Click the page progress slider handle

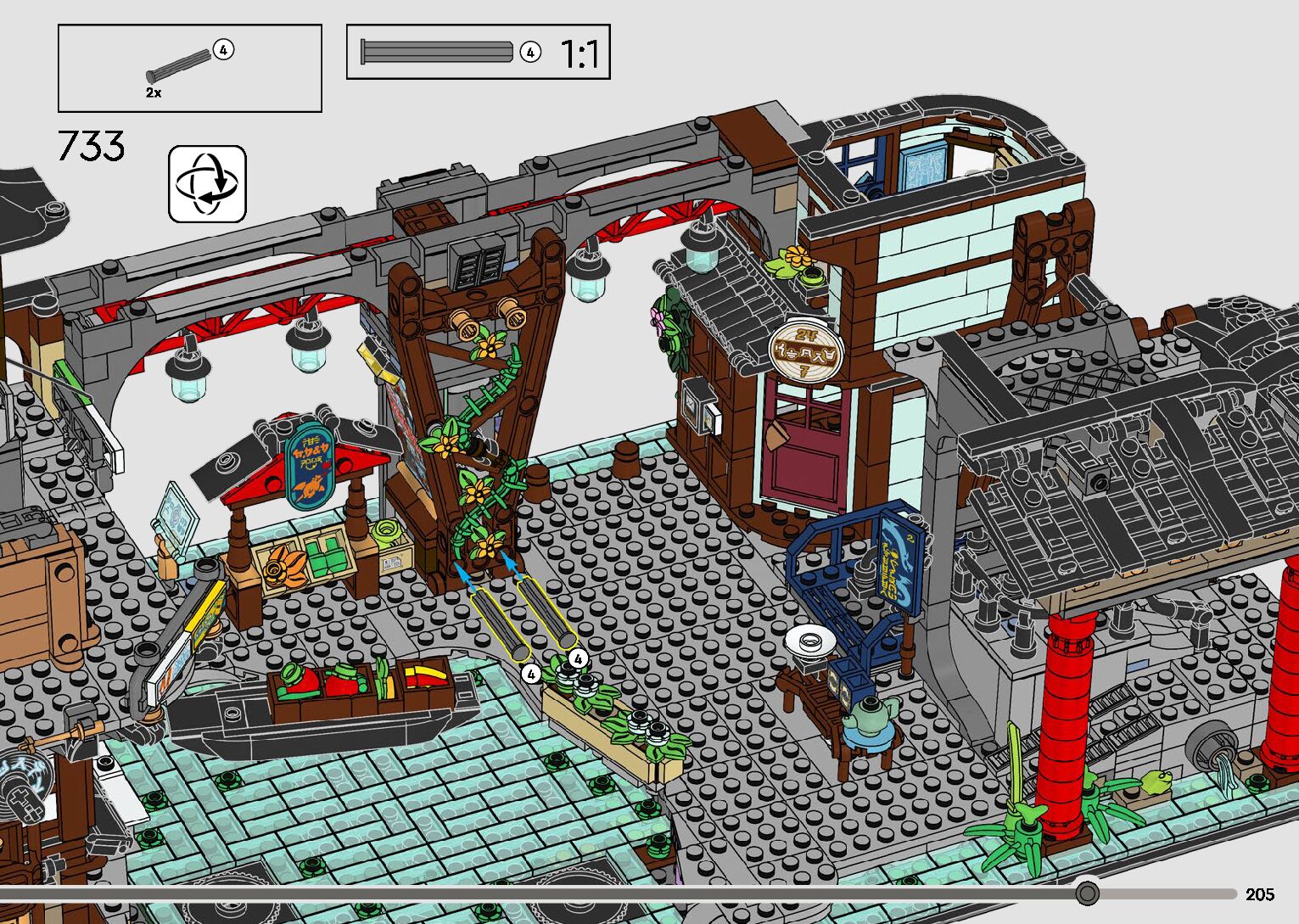1087,893
